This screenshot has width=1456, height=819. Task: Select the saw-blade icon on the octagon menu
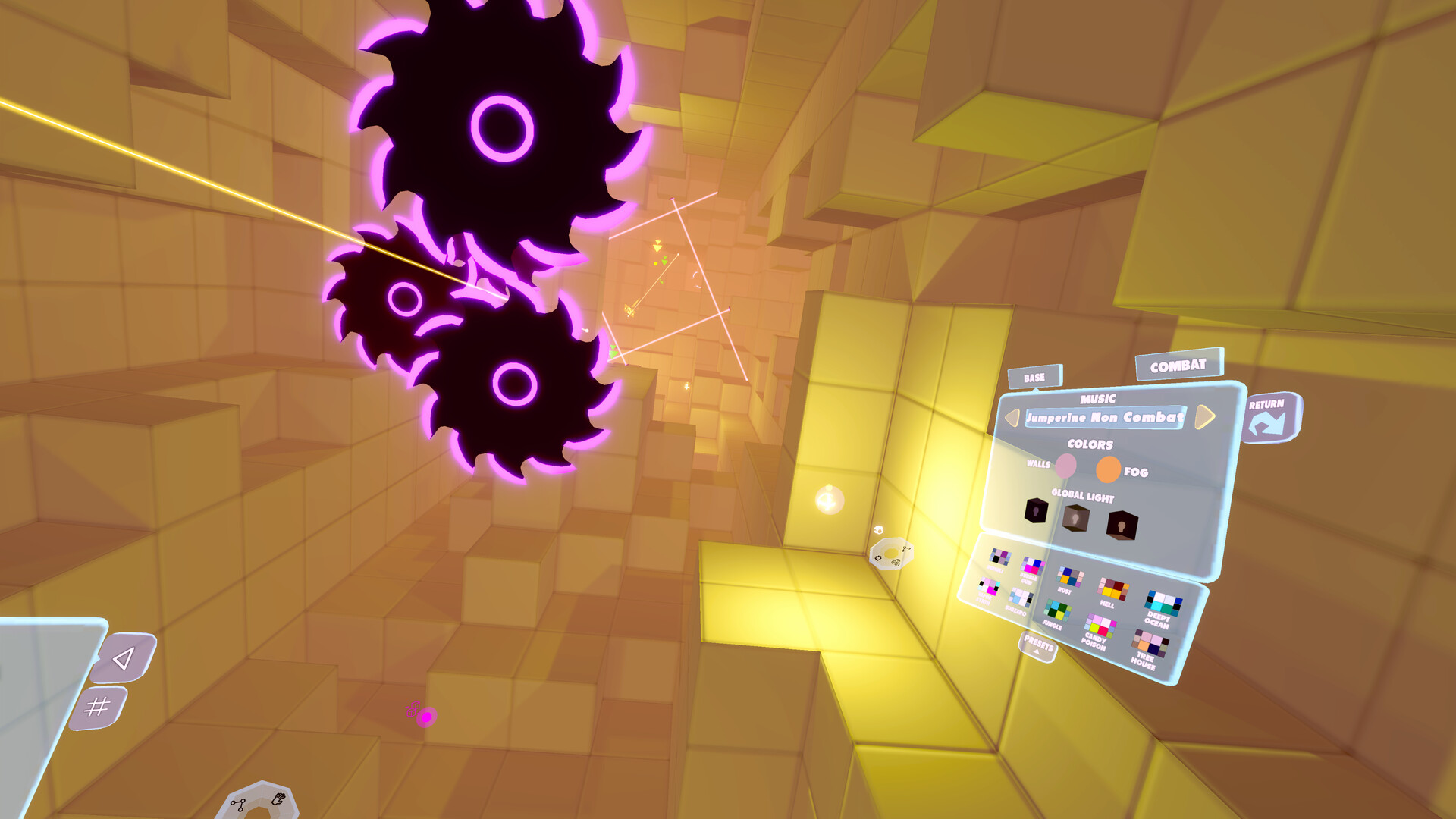[x=896, y=563]
